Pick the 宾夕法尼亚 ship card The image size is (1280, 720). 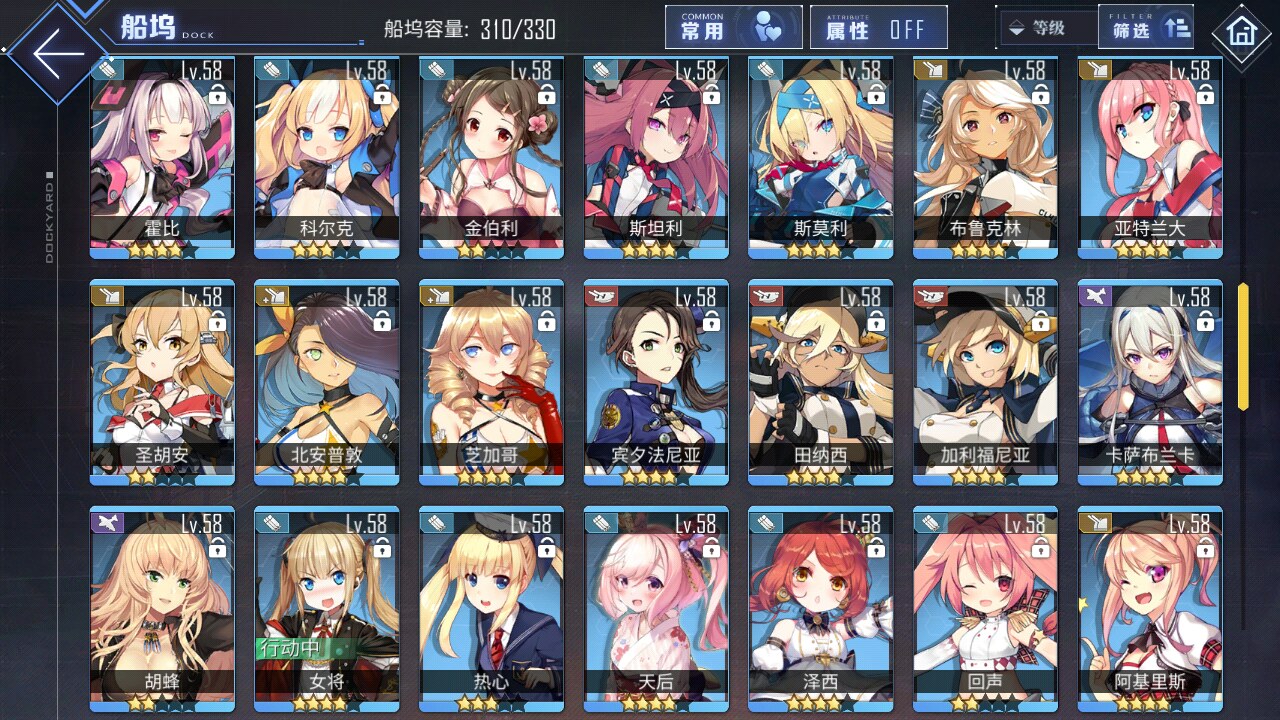pos(655,382)
